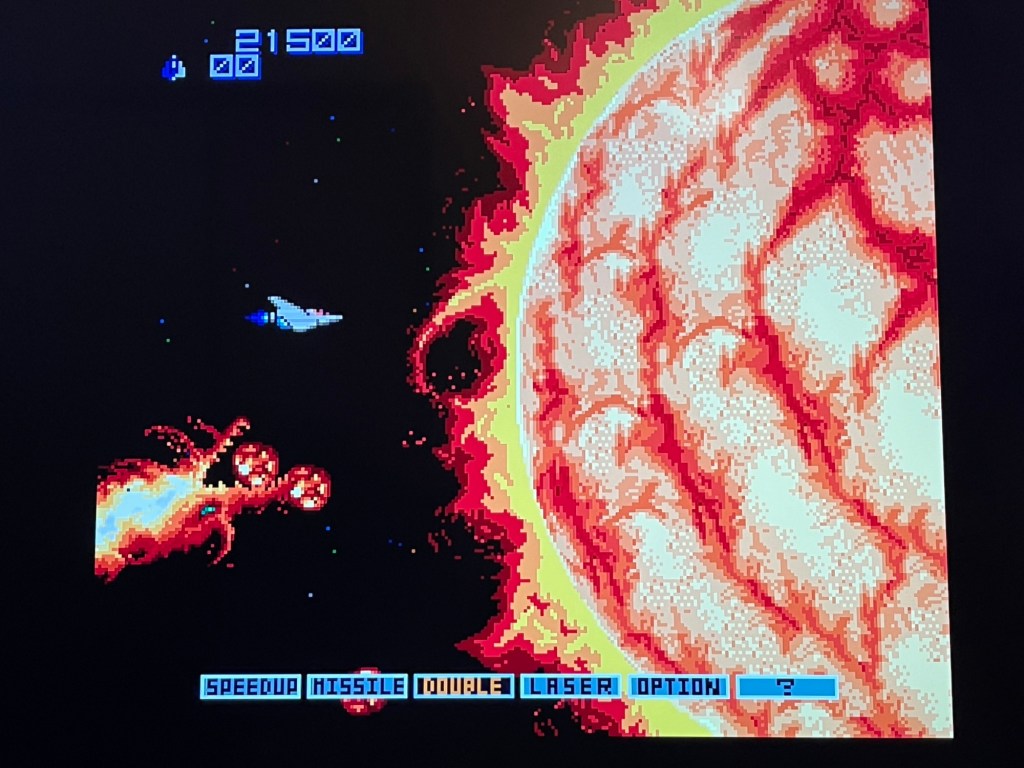
Task: Click the question mark power-up slot
Action: coord(787,688)
